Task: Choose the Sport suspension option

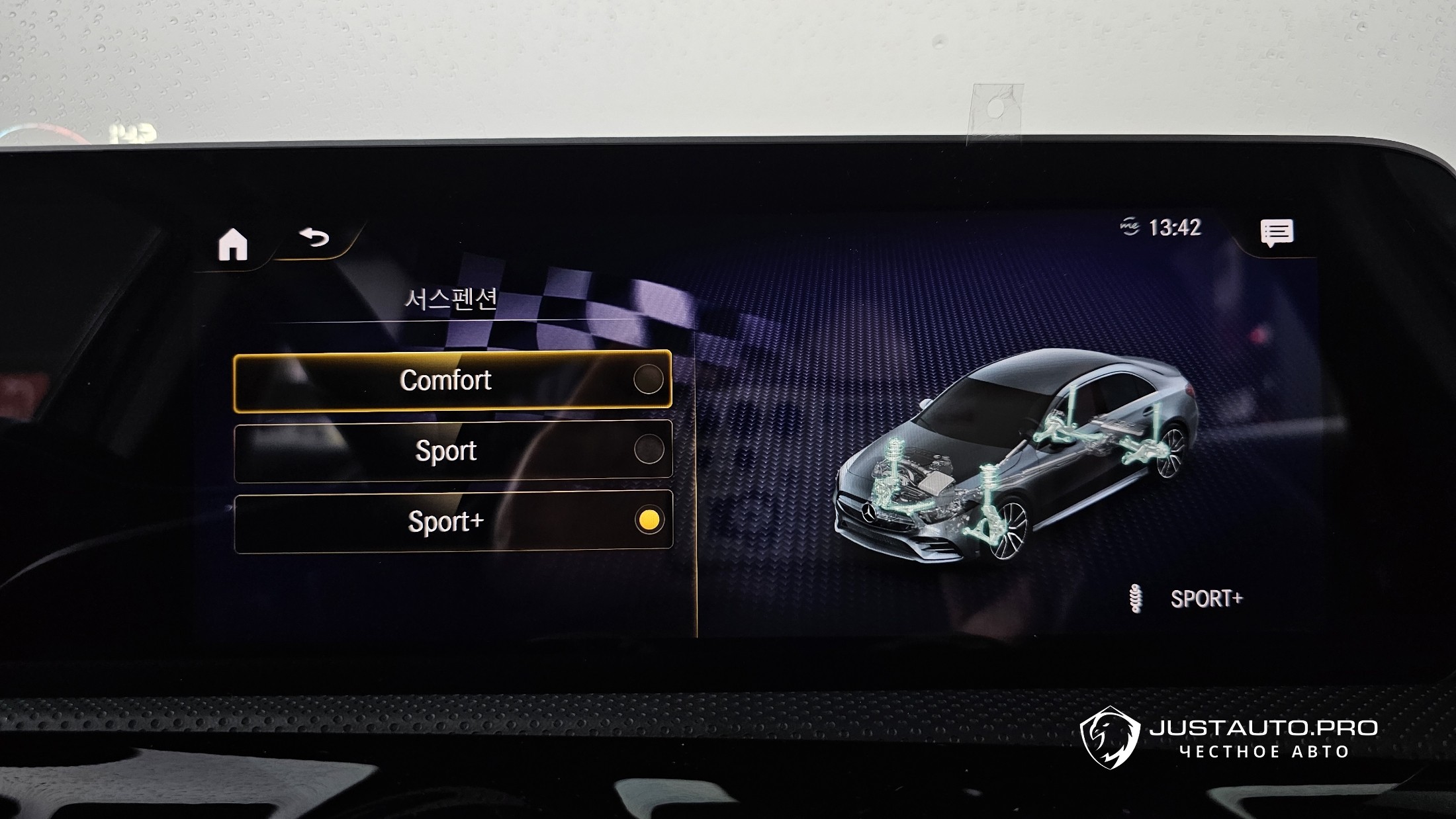Action: pos(452,451)
